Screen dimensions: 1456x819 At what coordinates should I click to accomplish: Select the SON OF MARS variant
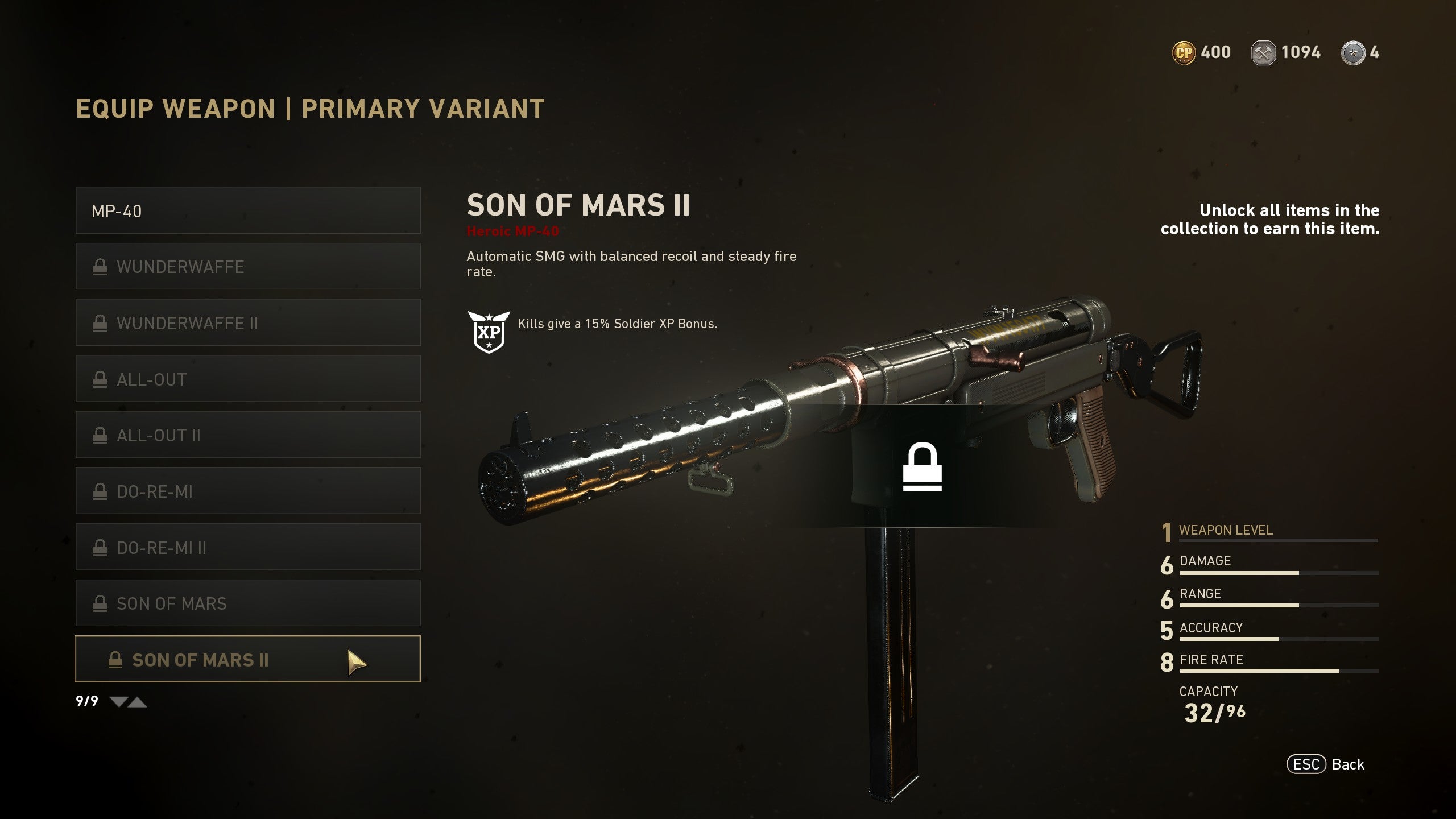coord(247,603)
